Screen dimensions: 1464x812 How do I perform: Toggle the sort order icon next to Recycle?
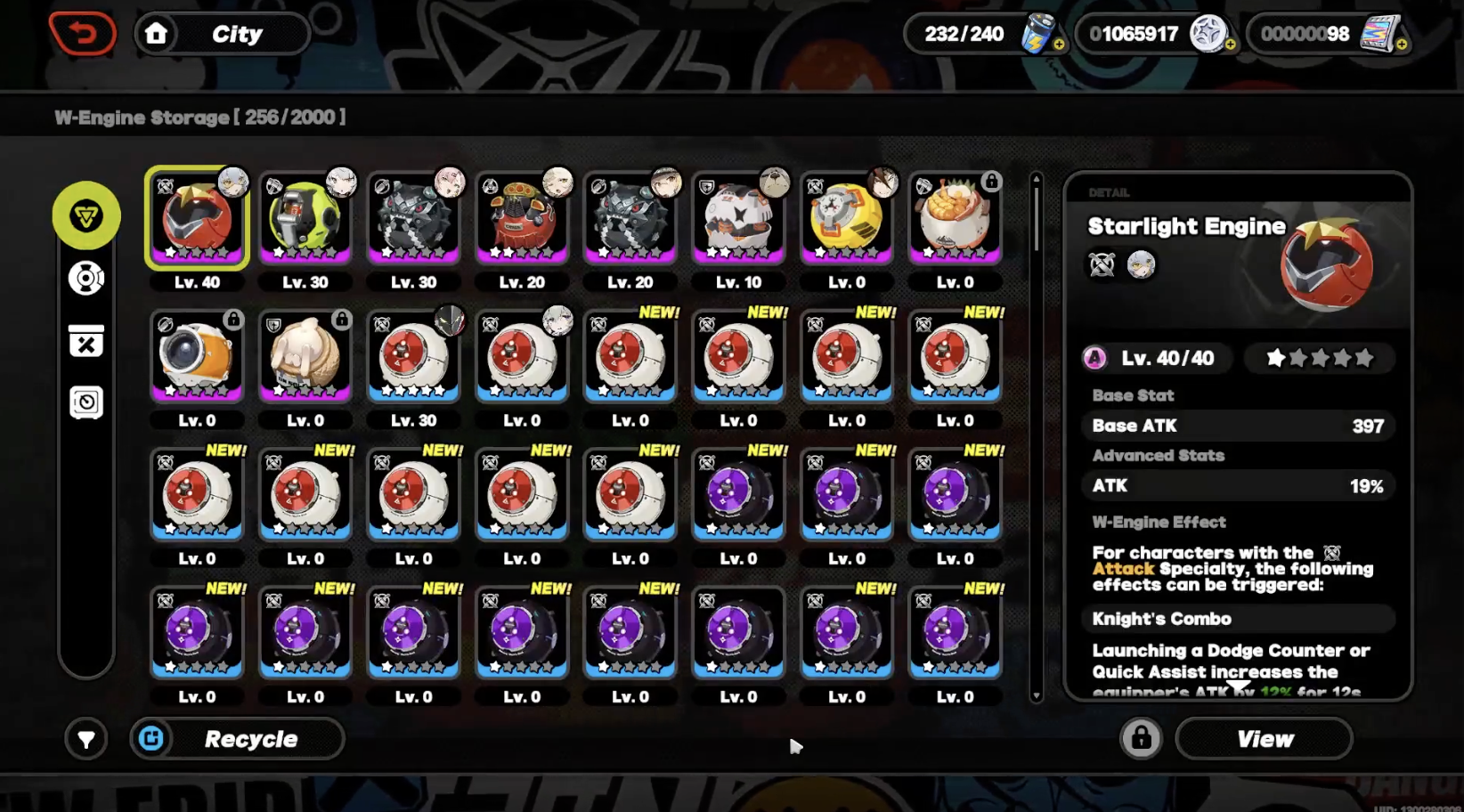tap(150, 739)
